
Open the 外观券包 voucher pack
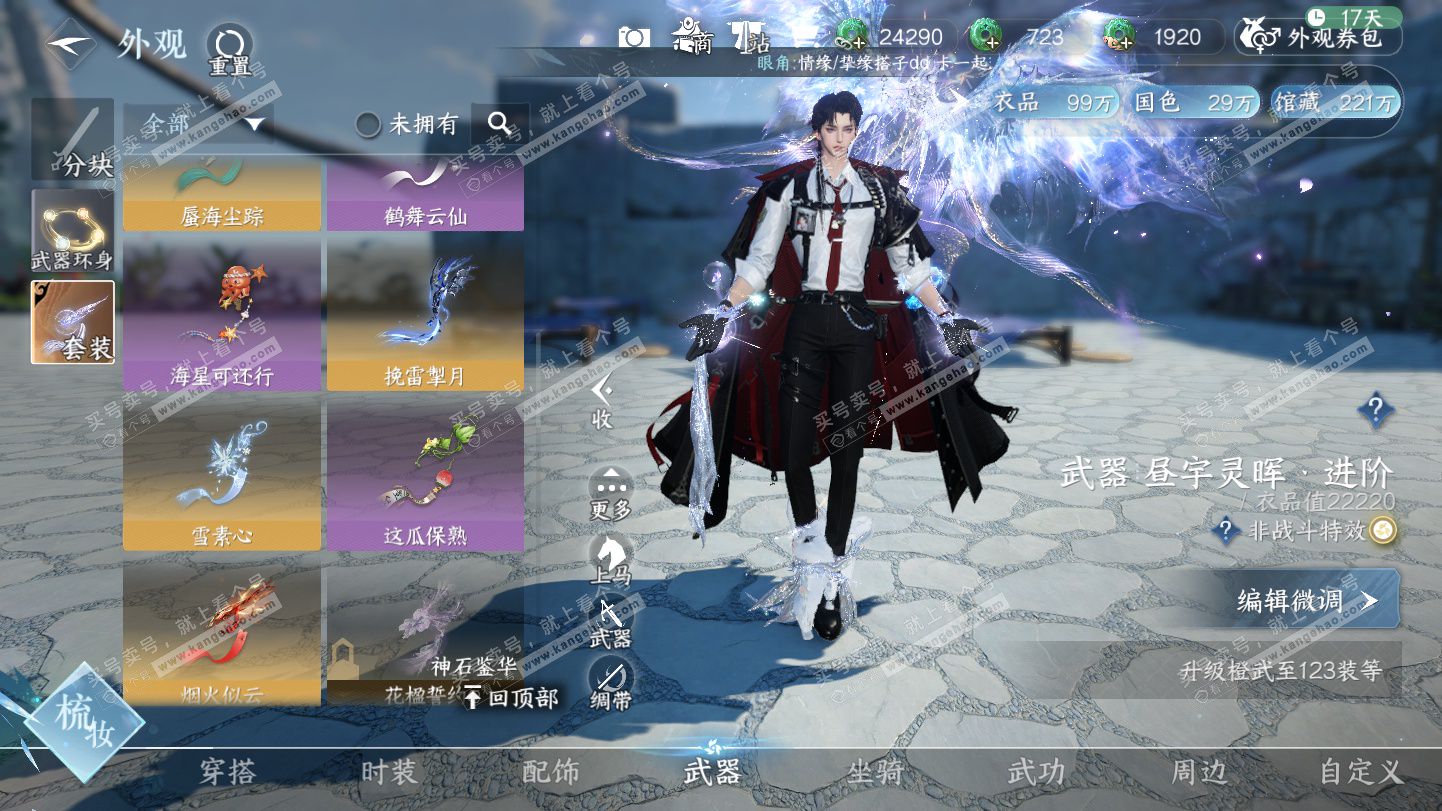click(1318, 38)
